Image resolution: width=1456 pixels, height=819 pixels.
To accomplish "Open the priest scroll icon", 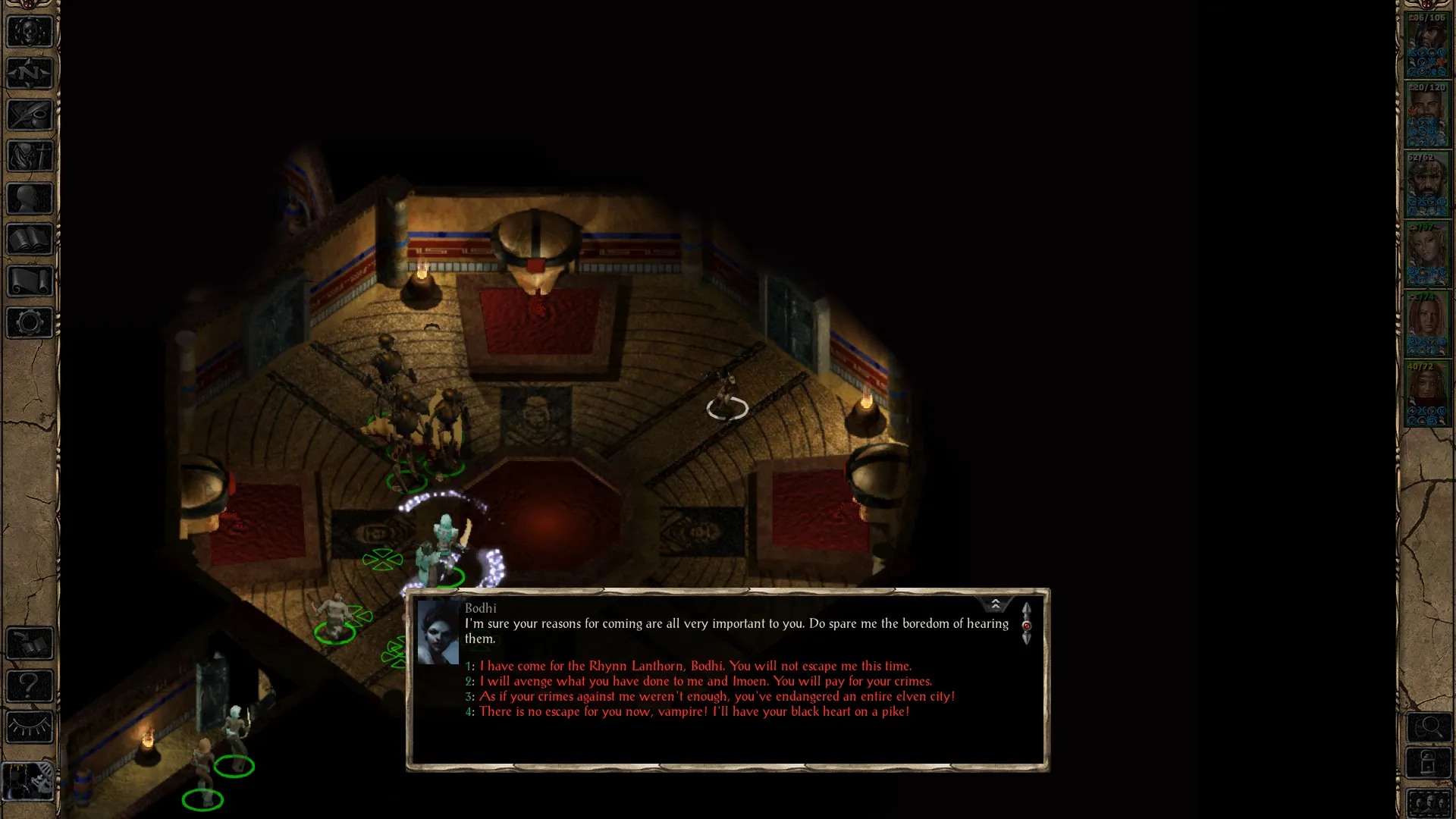I will (x=30, y=281).
